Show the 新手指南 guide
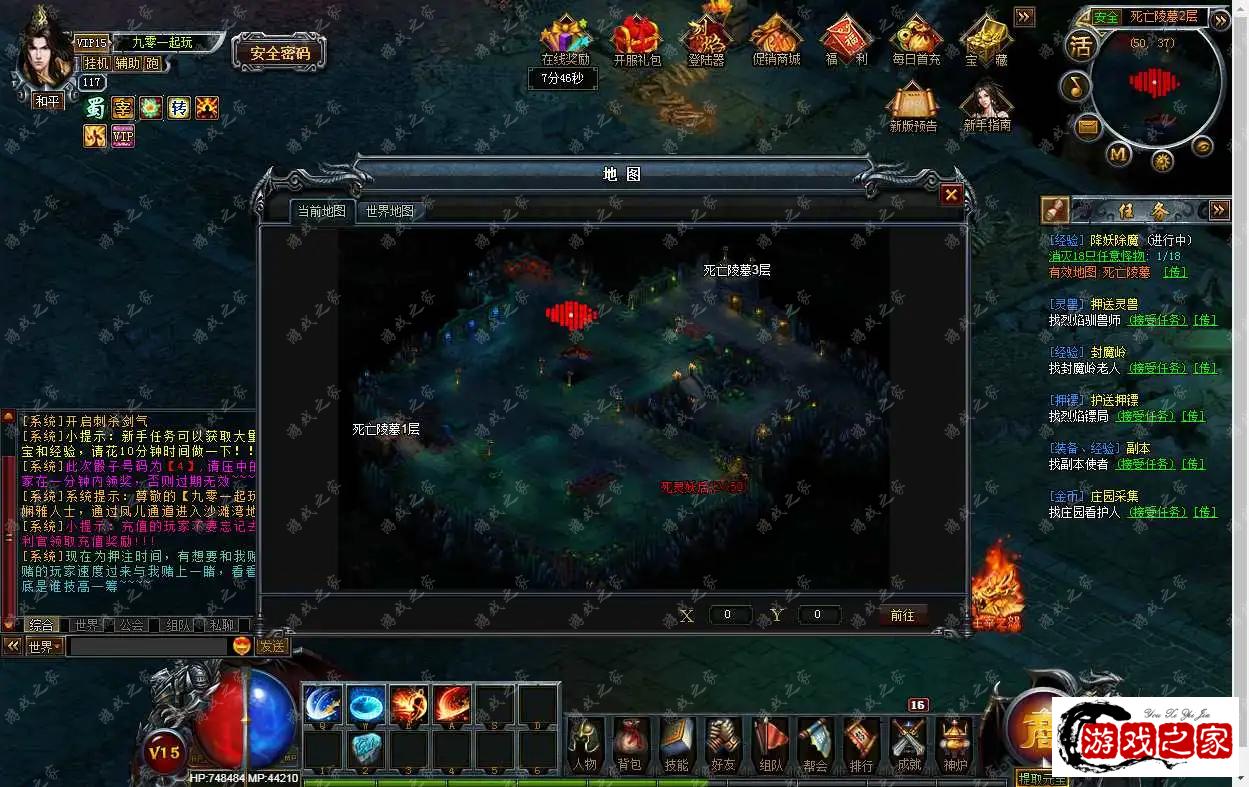The width and height of the screenshot is (1249, 787). click(986, 105)
